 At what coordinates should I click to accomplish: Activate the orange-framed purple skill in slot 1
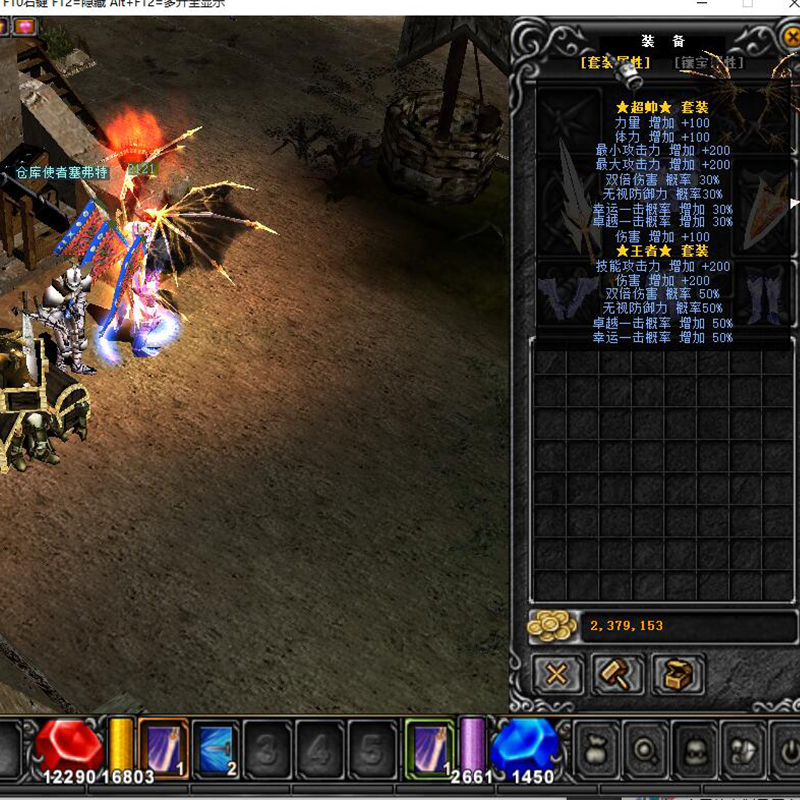point(163,747)
